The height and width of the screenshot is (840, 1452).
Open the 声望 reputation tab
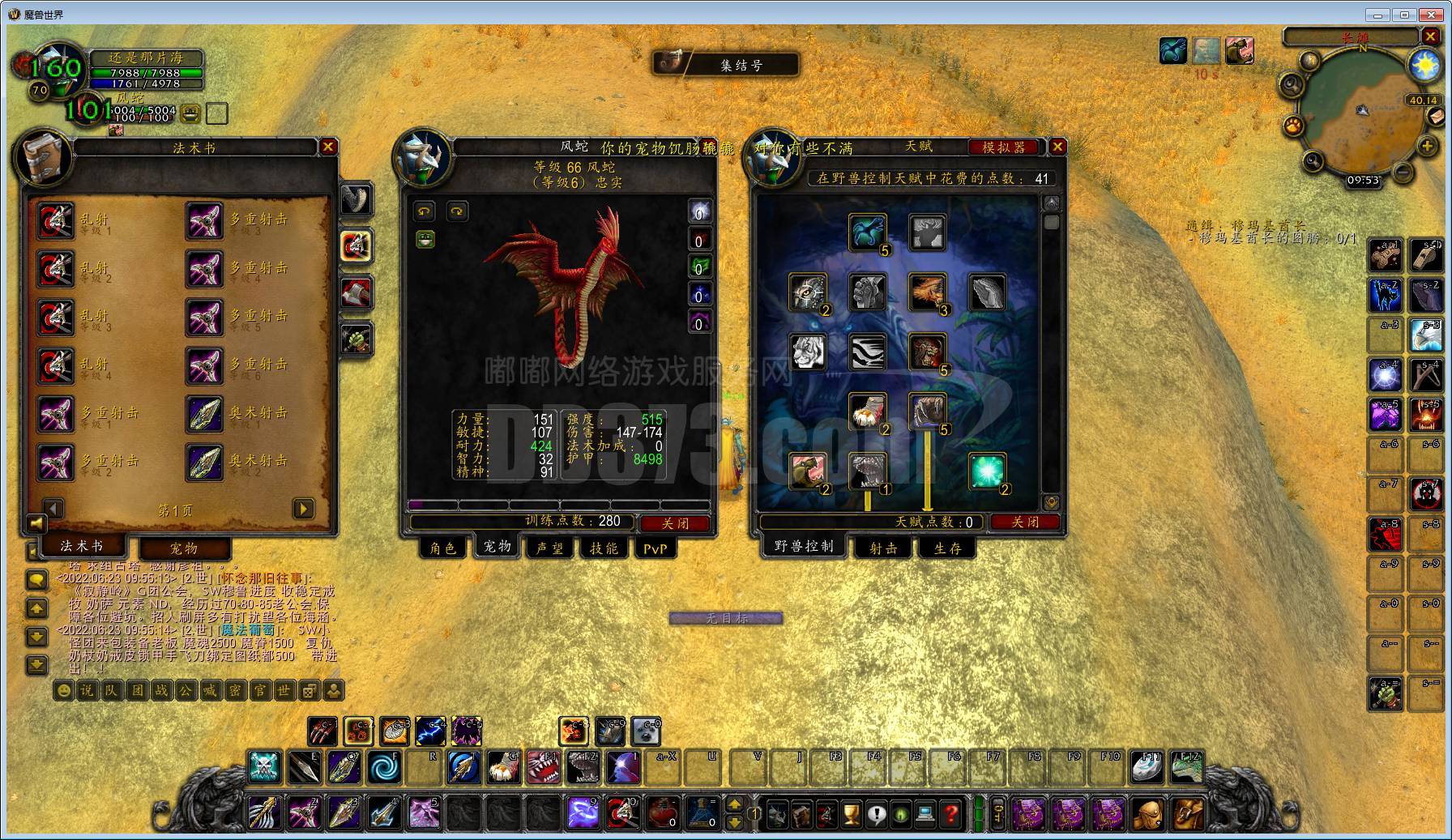[549, 548]
